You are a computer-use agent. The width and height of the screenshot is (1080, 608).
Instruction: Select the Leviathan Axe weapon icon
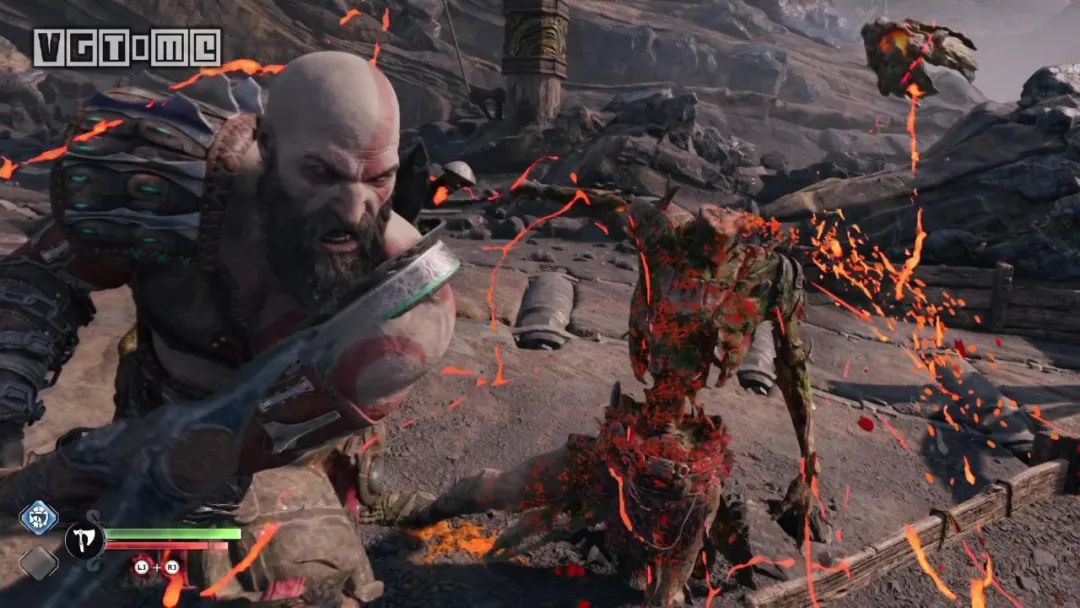click(84, 541)
